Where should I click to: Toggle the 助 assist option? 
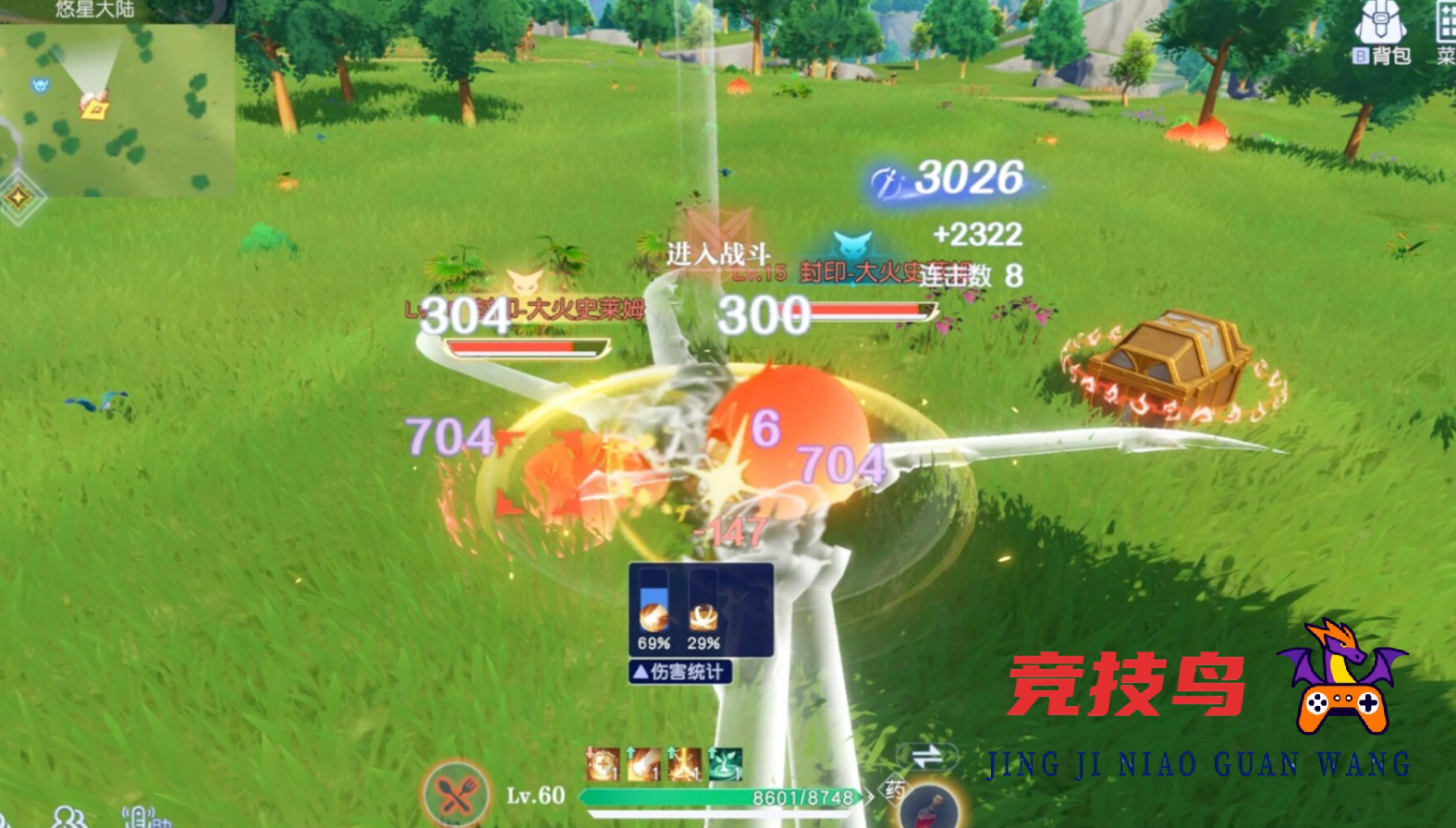click(163, 822)
